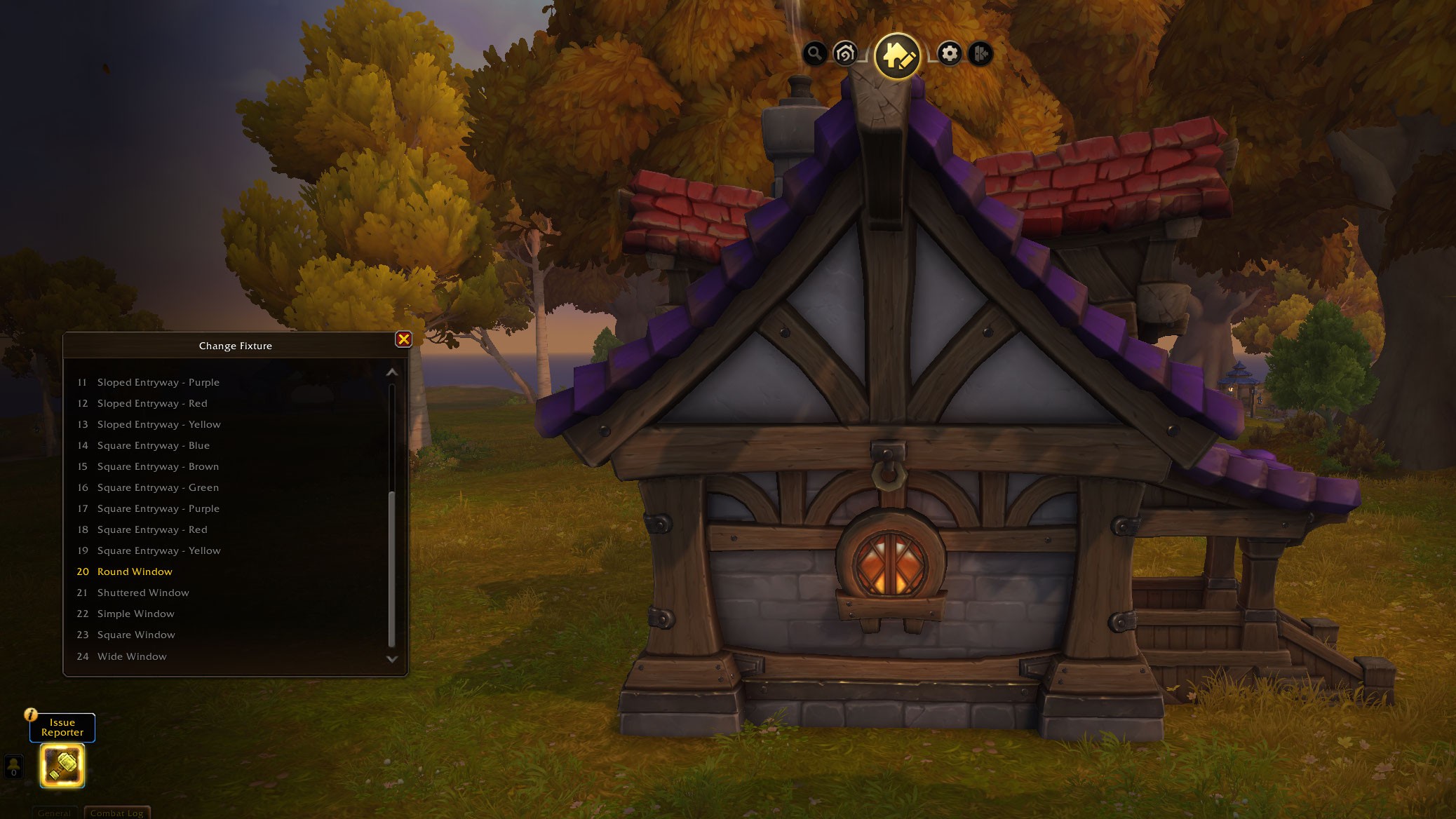Pick Square Entryway - Yellow entry
The height and width of the screenshot is (819, 1456).
[159, 550]
